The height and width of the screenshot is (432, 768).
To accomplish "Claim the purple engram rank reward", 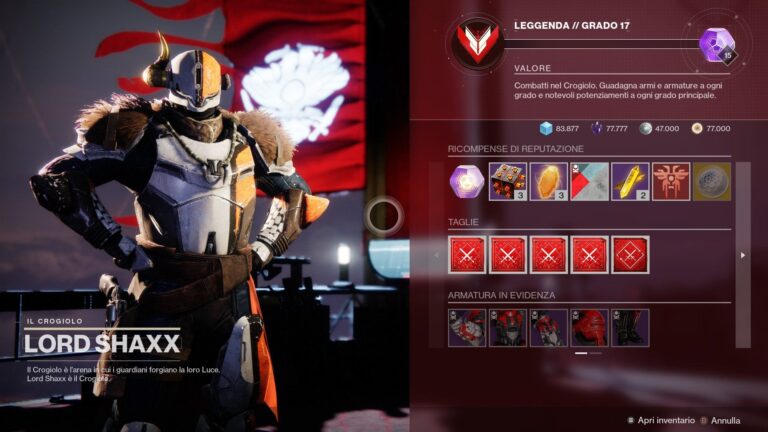I will (x=716, y=45).
